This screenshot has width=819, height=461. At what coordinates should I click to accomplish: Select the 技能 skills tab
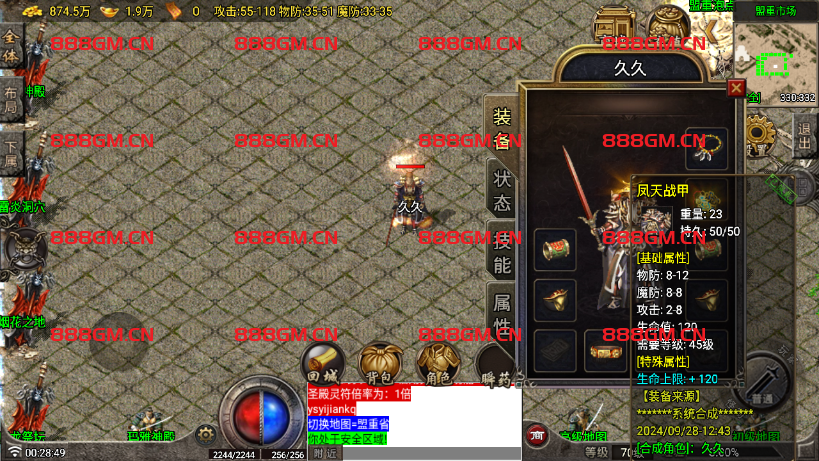click(x=501, y=251)
